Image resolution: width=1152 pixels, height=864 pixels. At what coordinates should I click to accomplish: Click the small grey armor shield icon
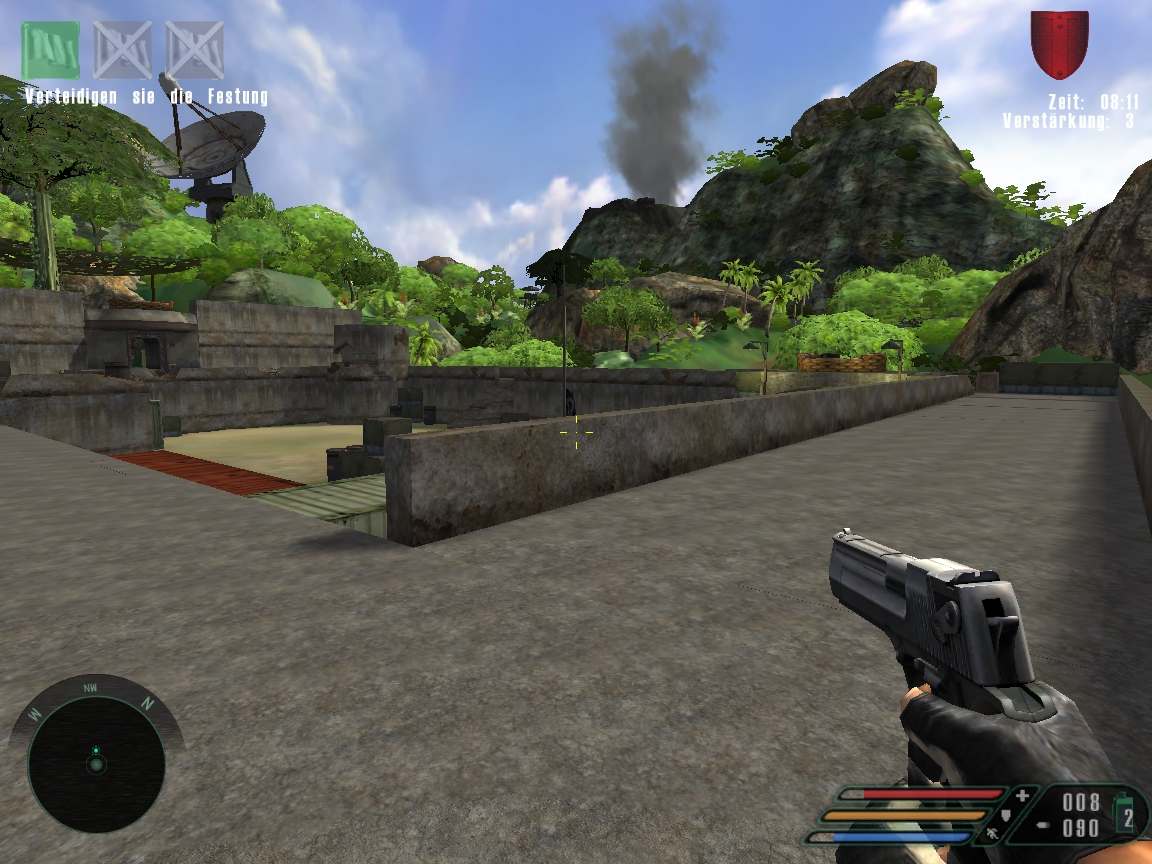1005,816
